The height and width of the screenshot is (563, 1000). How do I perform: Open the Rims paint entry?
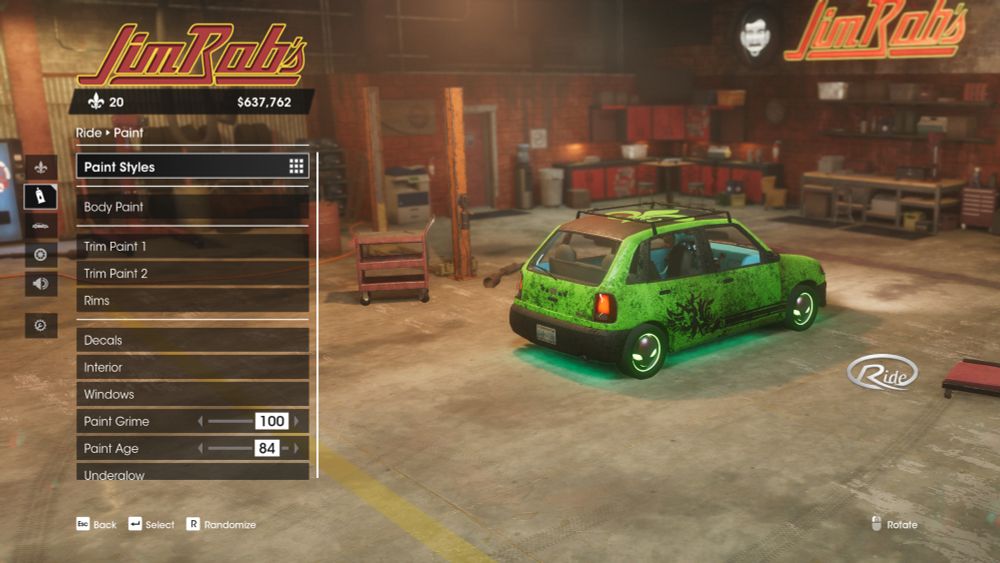(x=192, y=300)
